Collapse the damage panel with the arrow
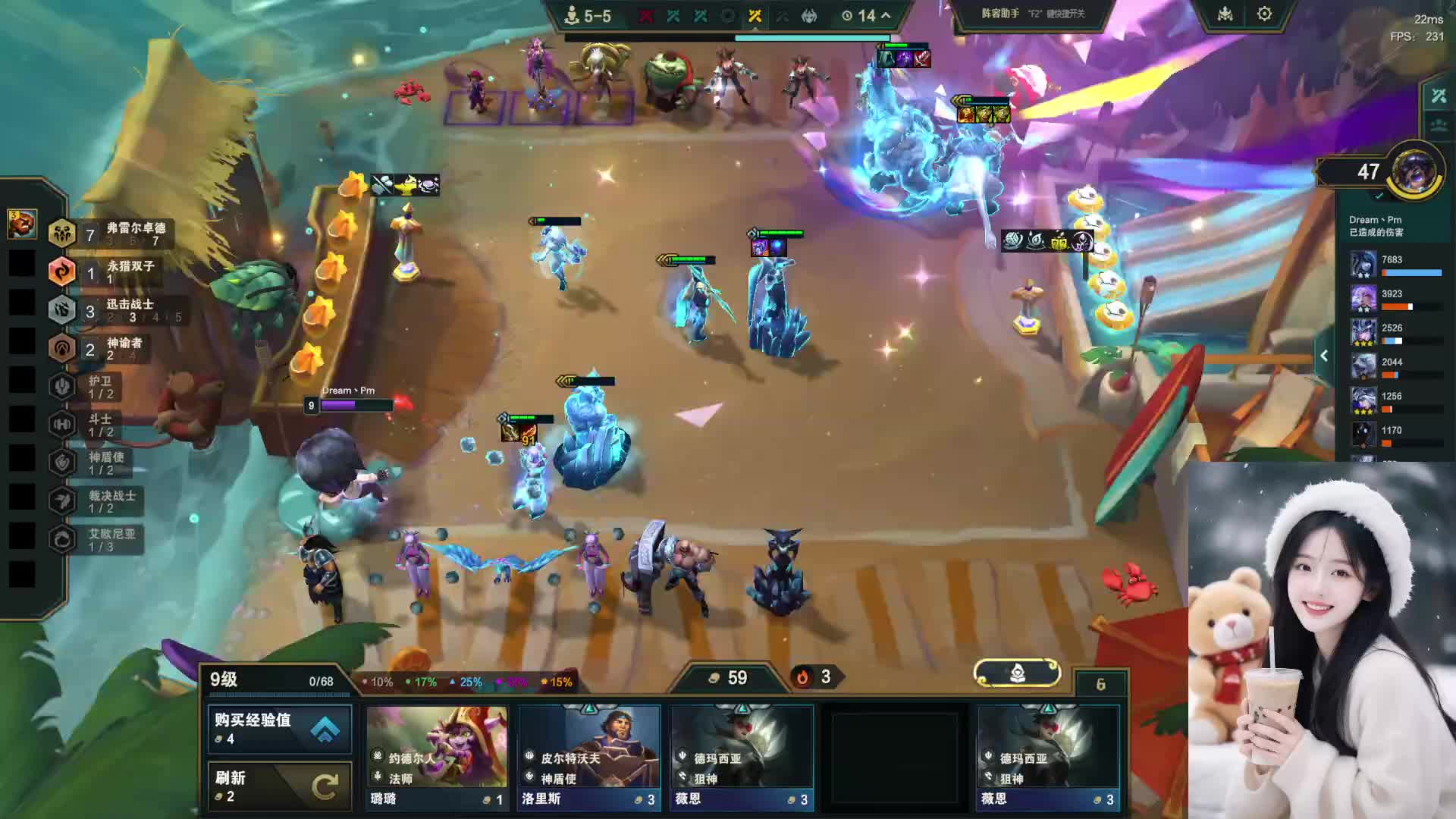Screen dimensions: 1456x819 (1324, 356)
